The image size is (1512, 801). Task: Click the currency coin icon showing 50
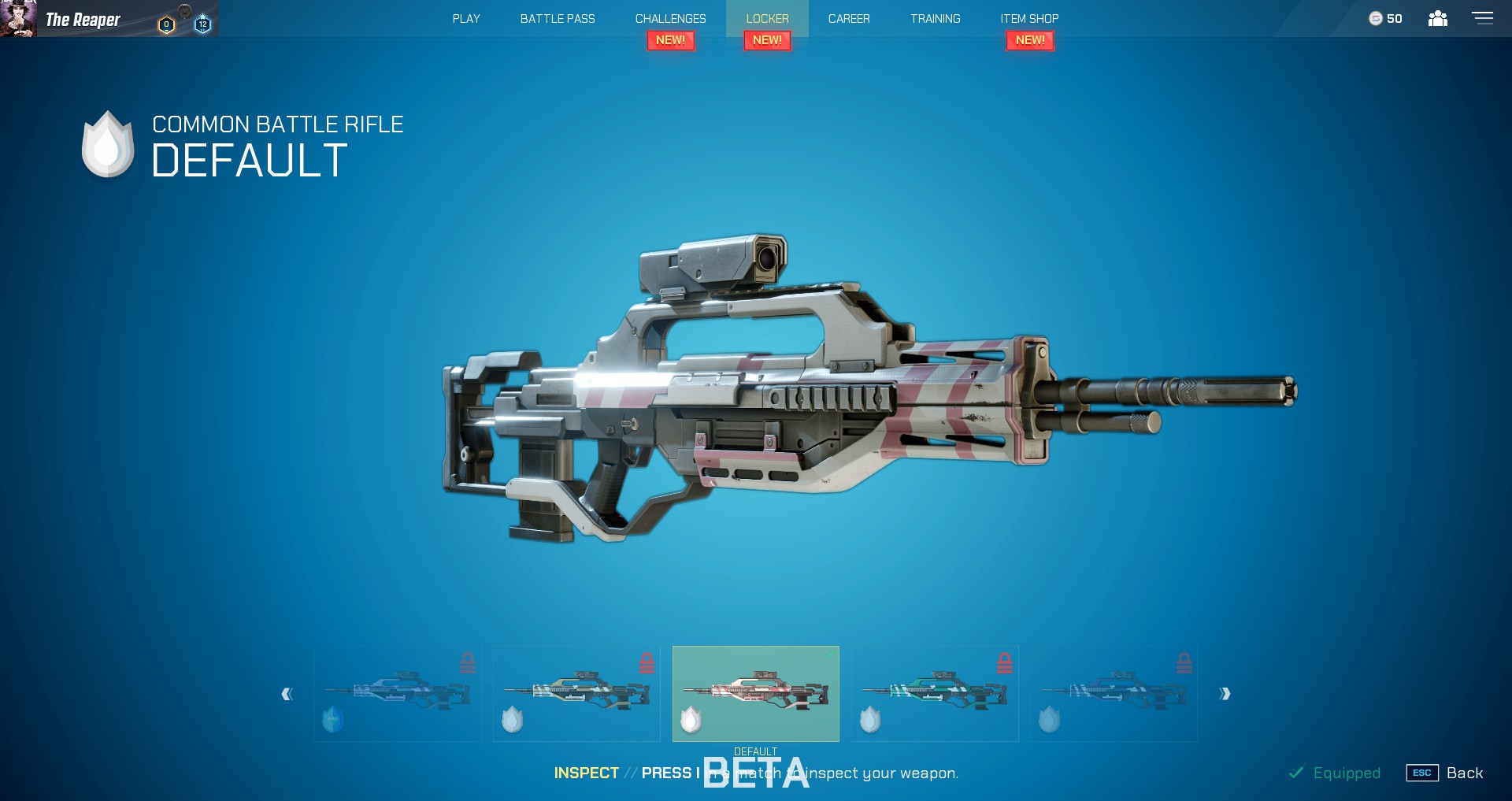click(1375, 18)
